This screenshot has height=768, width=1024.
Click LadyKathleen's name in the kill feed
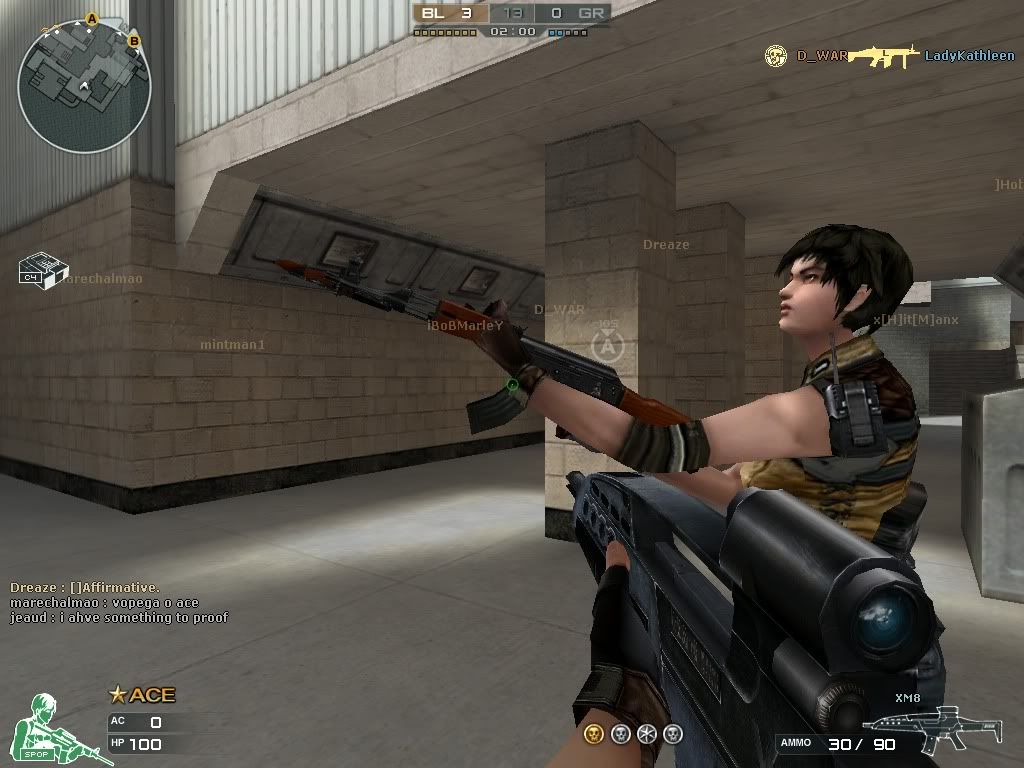969,56
